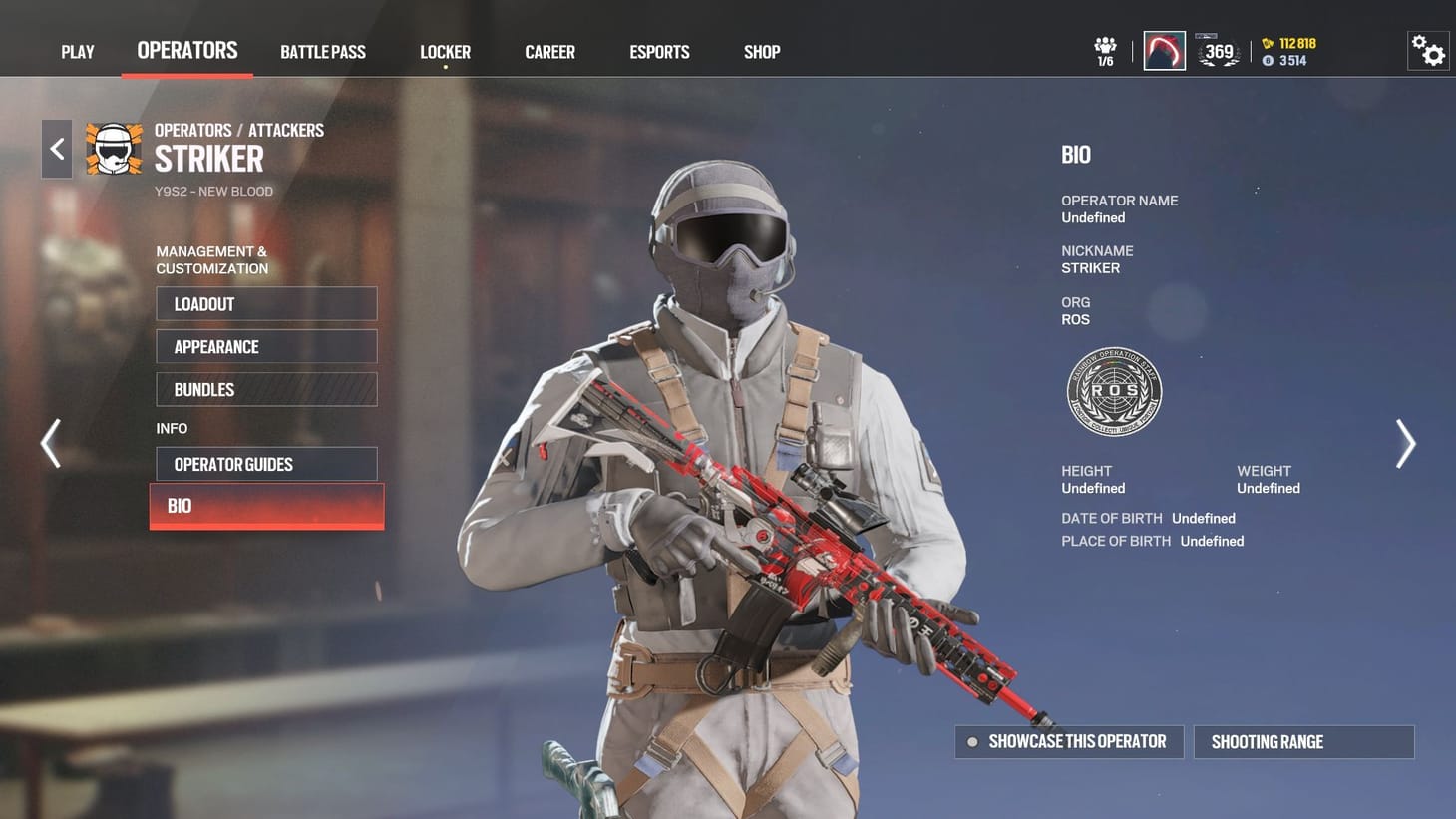Open Striker's Loadout

coord(266,304)
